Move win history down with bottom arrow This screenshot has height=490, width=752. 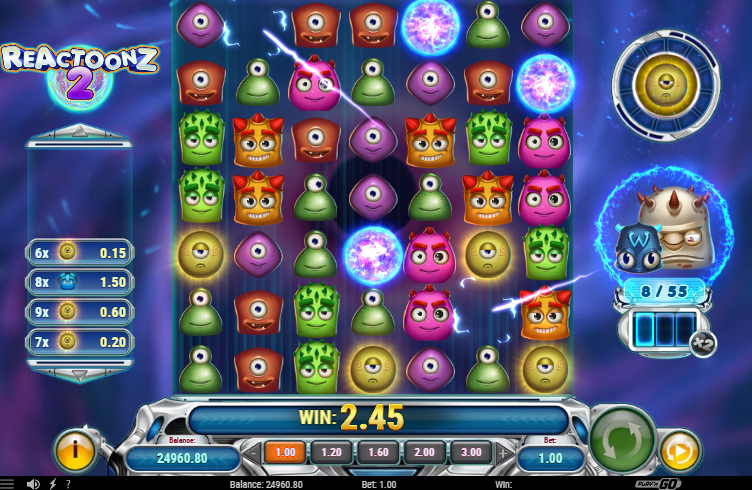(78, 374)
